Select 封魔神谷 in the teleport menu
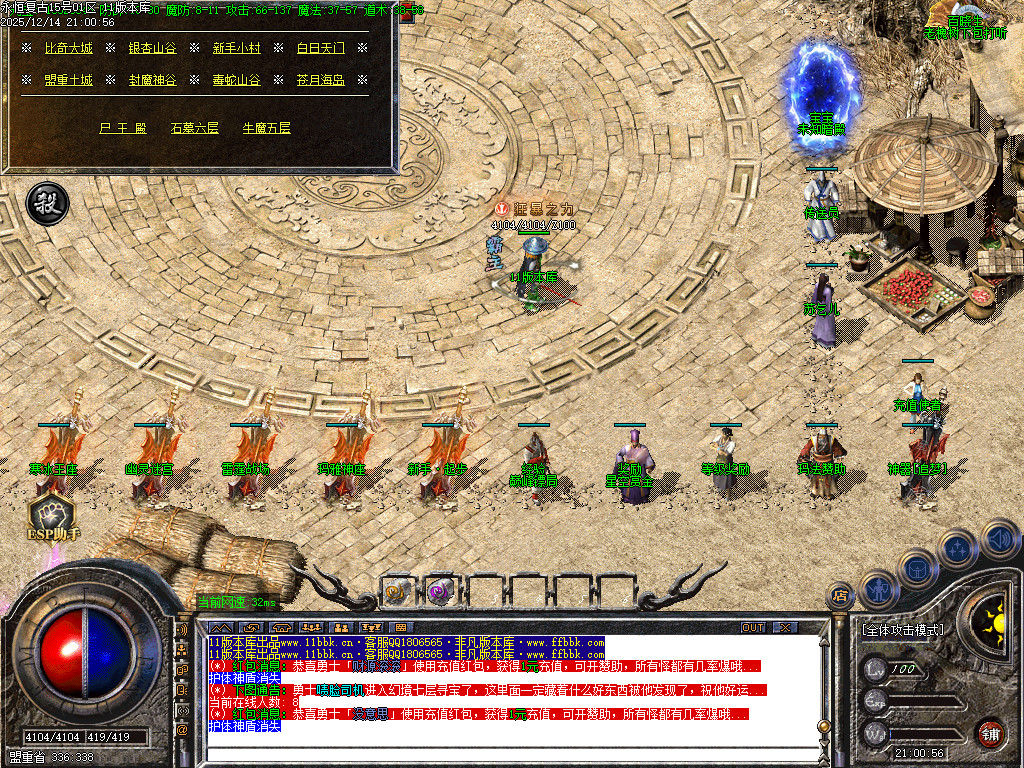Image resolution: width=1024 pixels, height=768 pixels. click(152, 80)
